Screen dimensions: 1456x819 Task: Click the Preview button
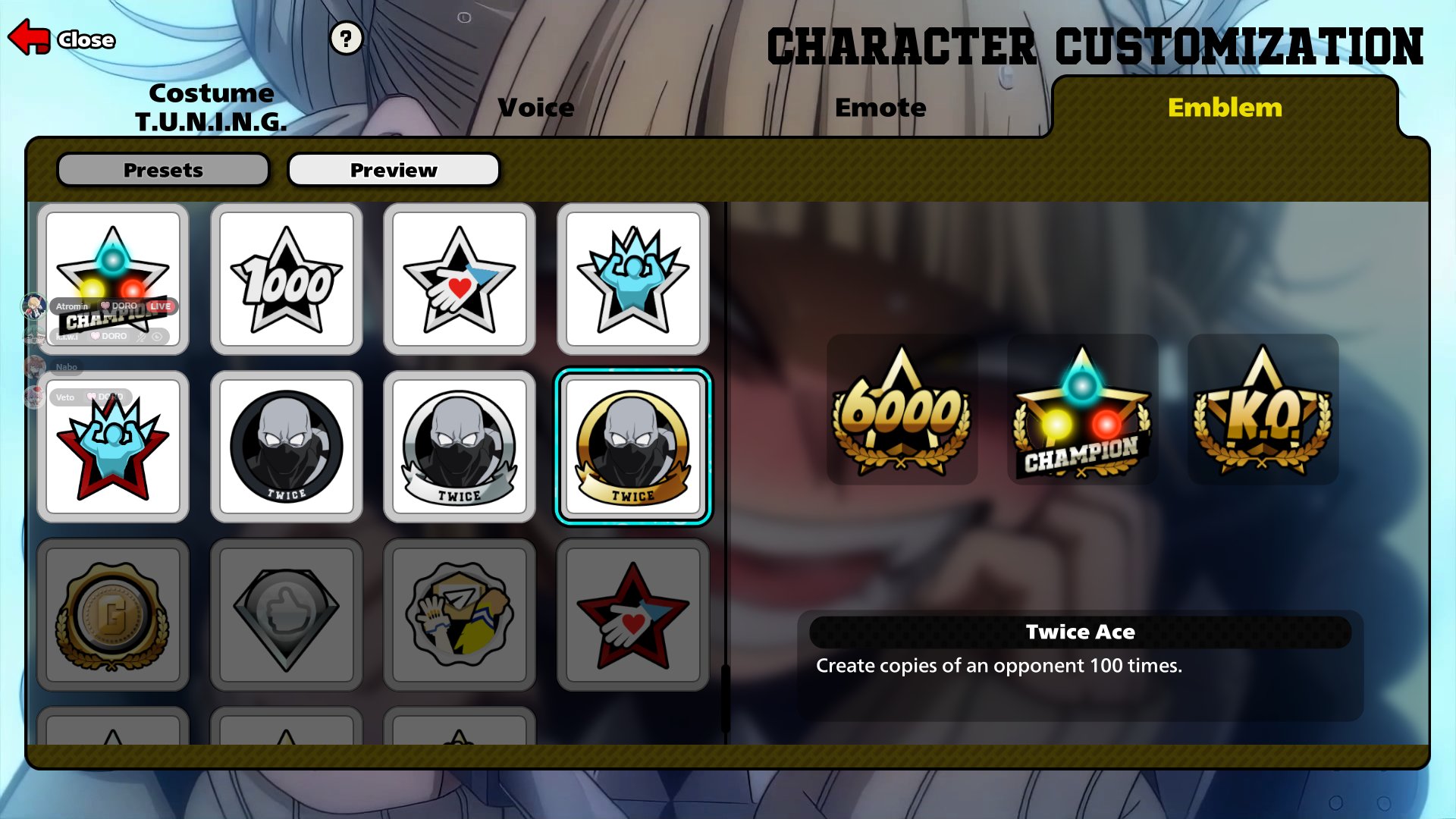[394, 170]
